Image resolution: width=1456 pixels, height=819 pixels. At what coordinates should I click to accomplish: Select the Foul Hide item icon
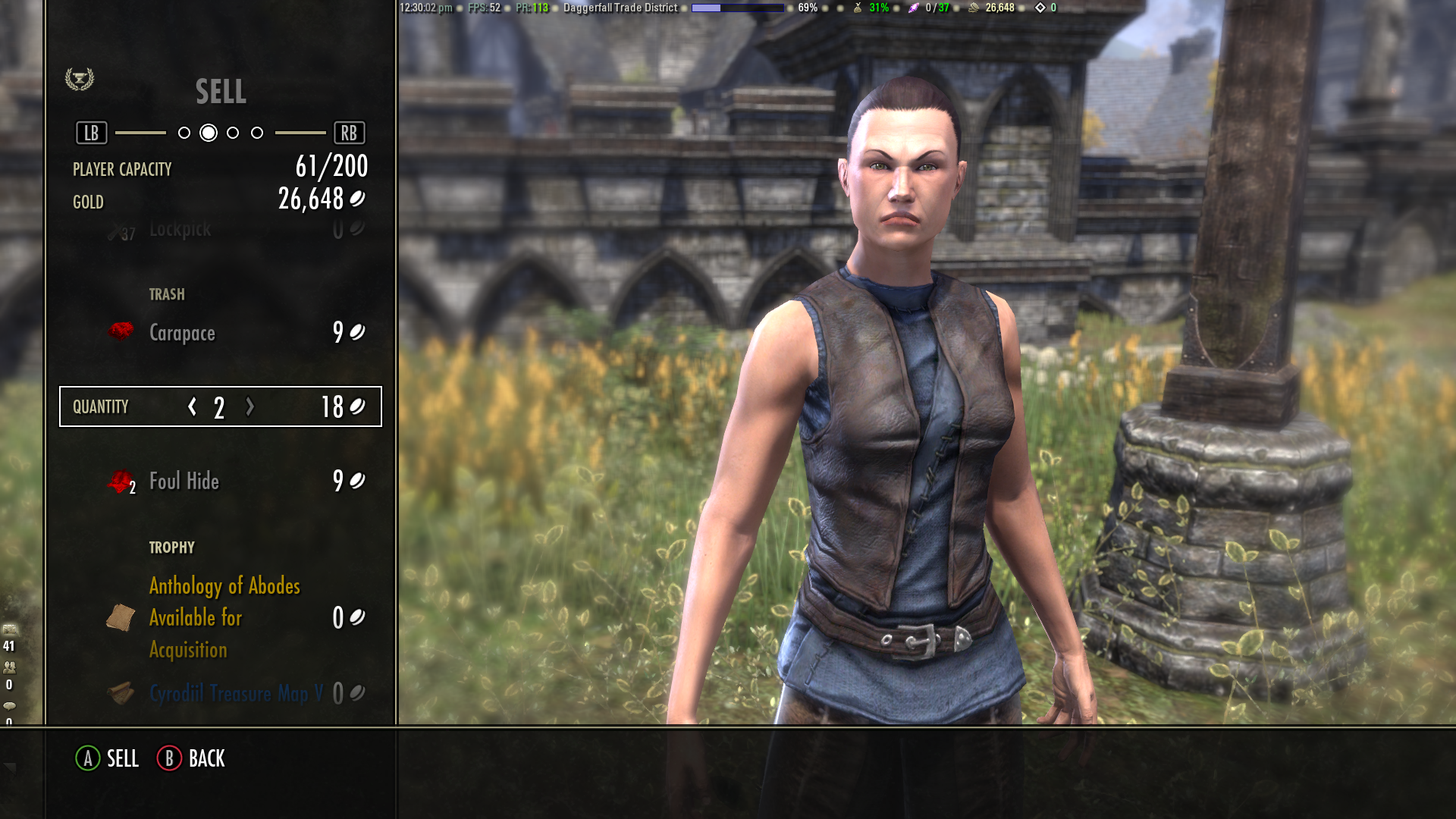[121, 481]
